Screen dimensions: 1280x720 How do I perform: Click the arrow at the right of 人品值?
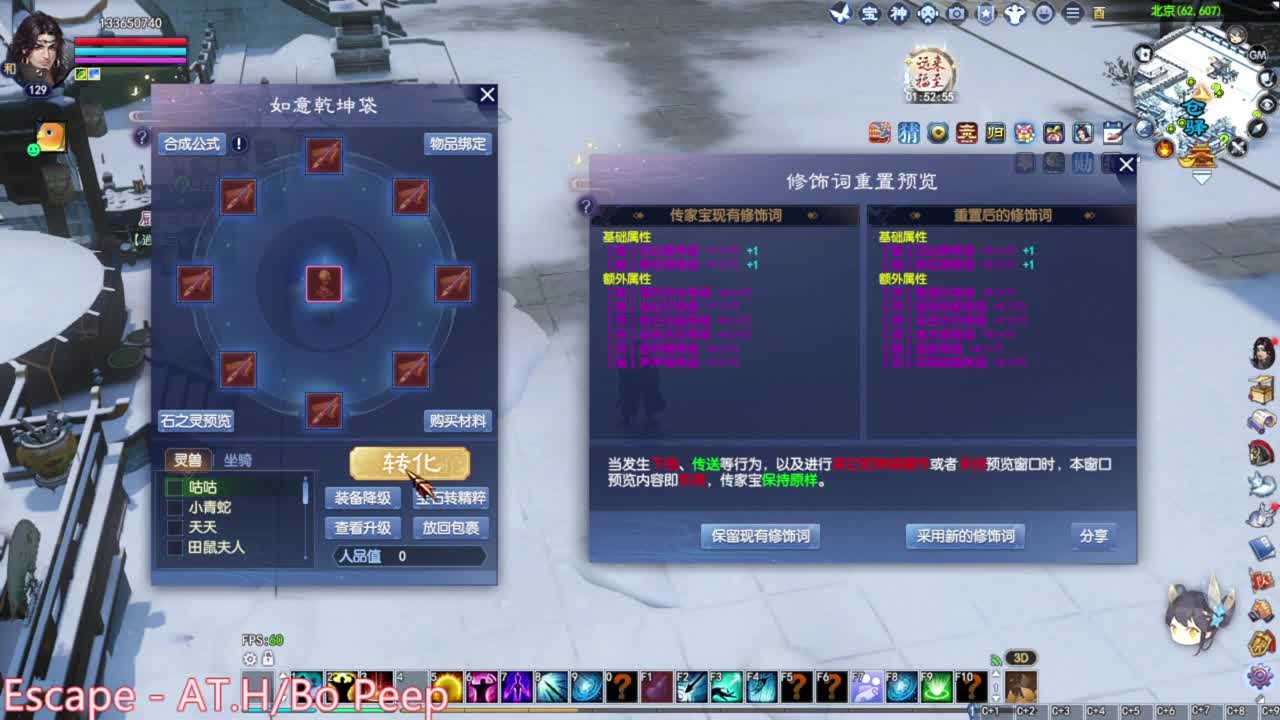484,554
